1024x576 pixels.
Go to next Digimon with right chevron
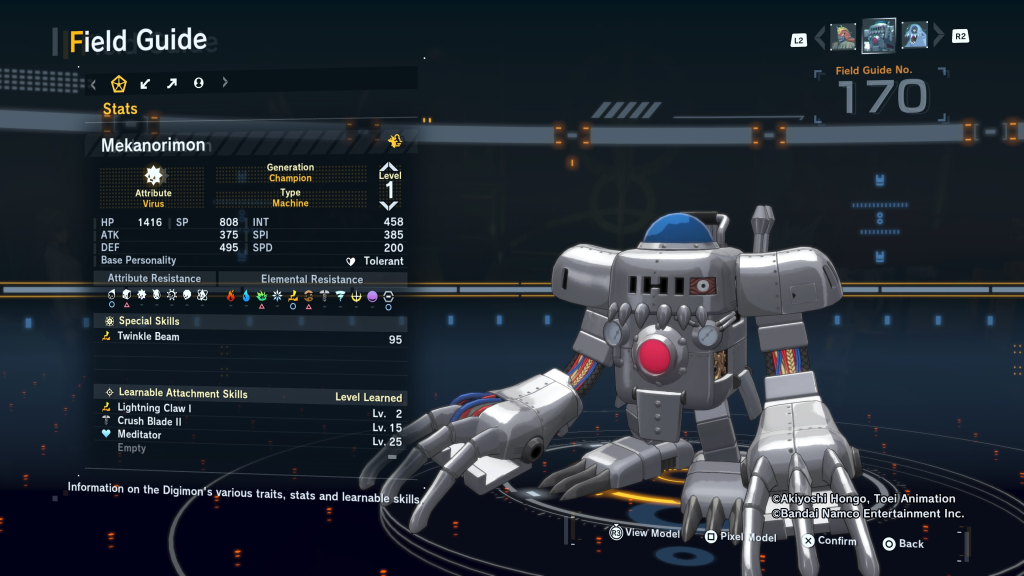click(937, 38)
